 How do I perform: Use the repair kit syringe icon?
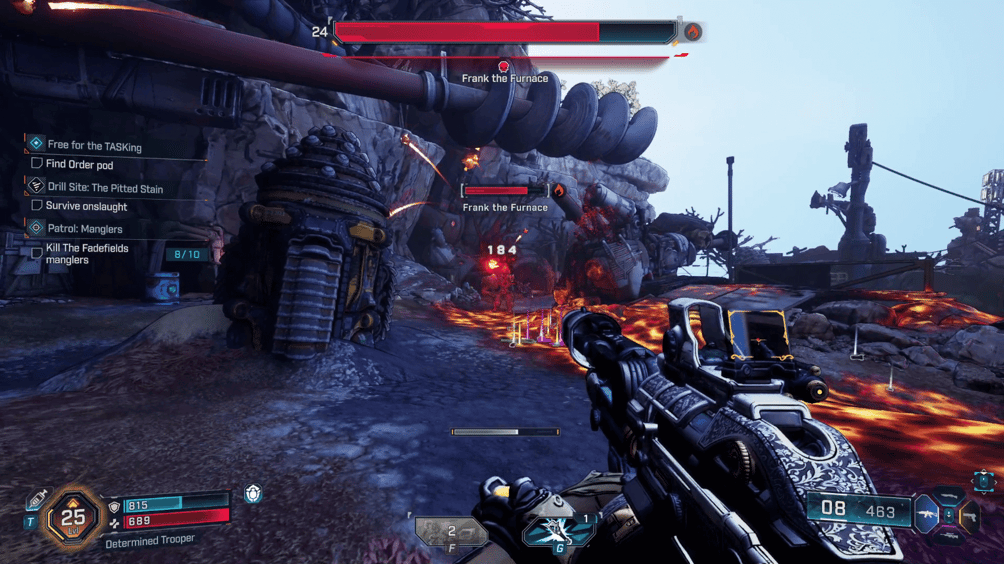click(x=38, y=499)
